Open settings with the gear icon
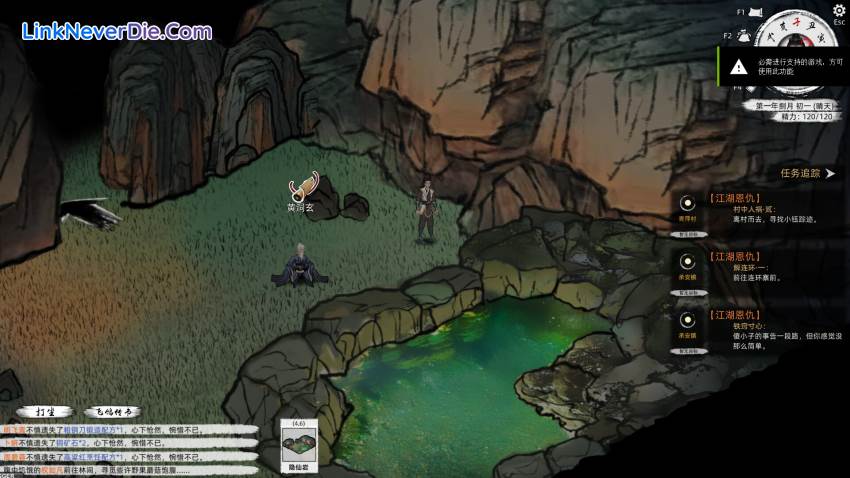 (839, 10)
